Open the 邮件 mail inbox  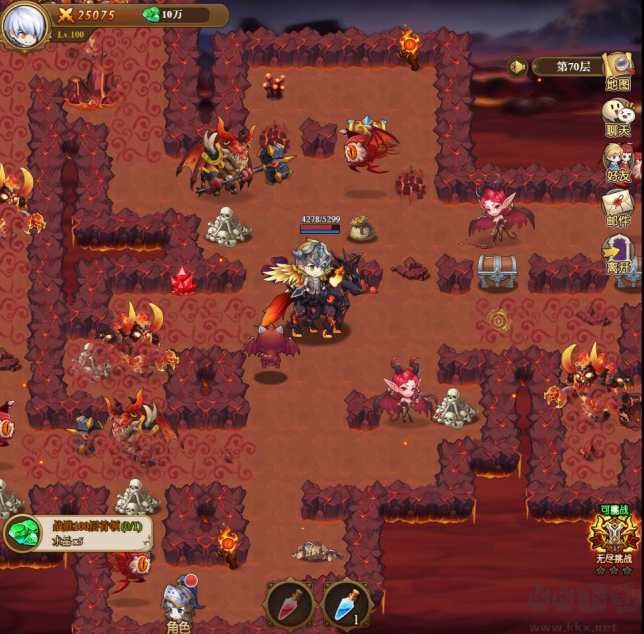click(x=618, y=208)
